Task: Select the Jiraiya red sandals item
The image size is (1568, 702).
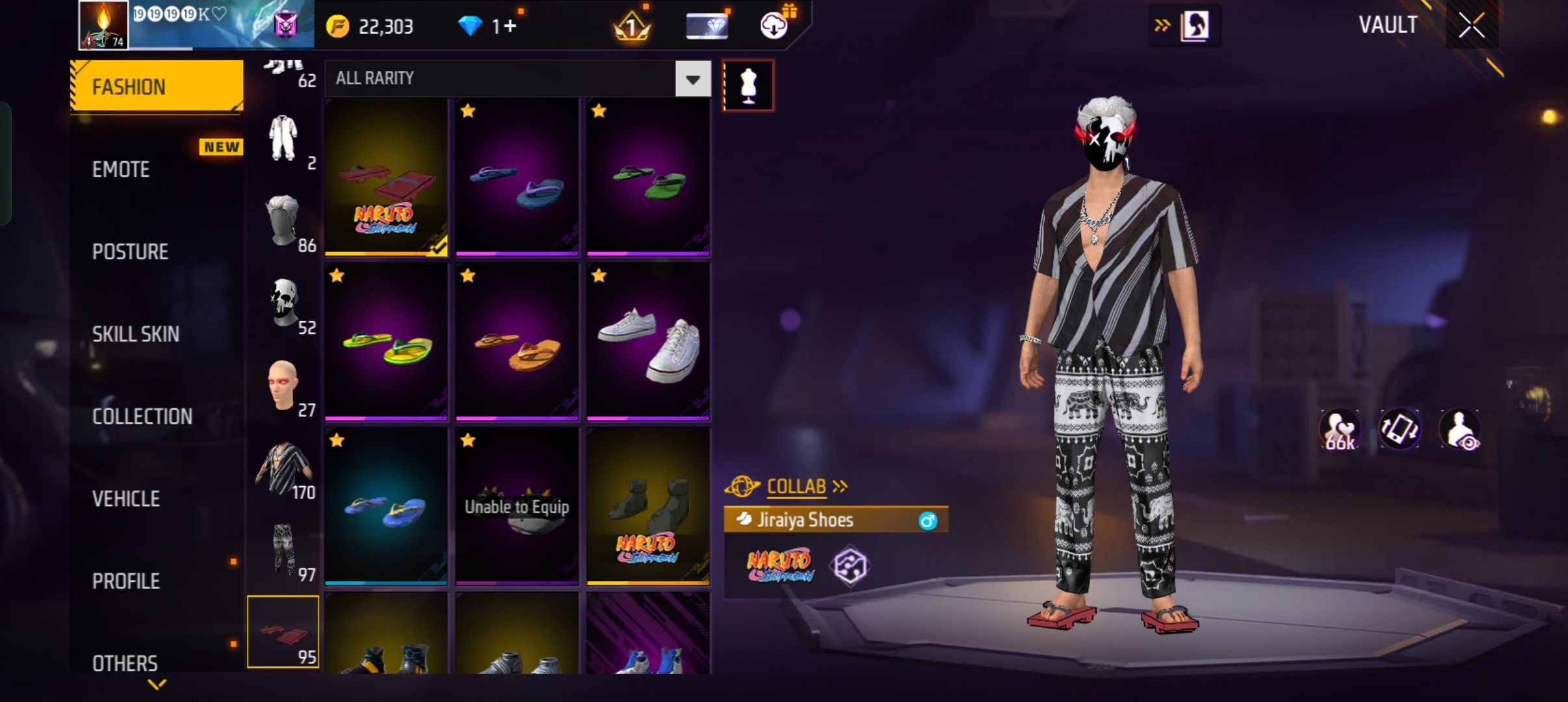Action: tap(386, 177)
